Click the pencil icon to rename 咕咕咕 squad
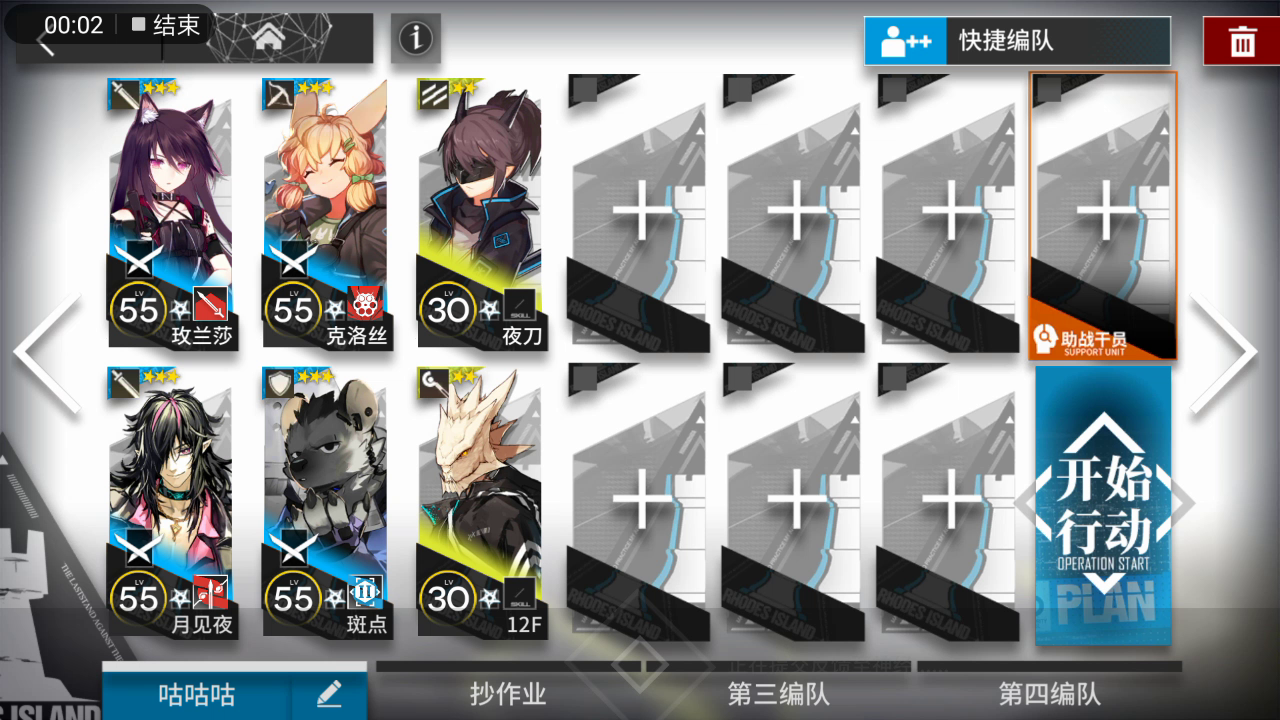Viewport: 1280px width, 720px height. point(330,692)
